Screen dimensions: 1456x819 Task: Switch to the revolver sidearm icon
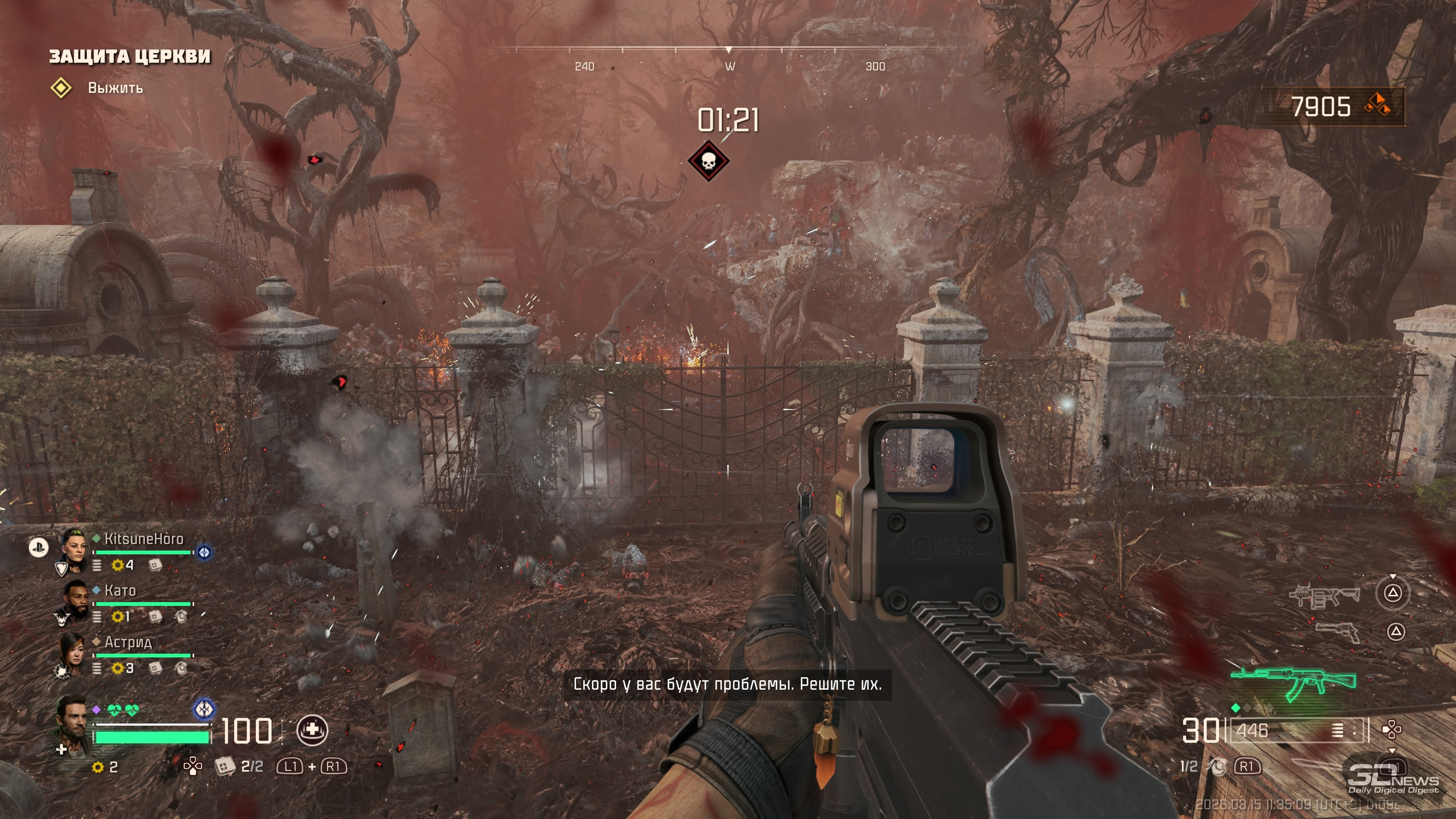click(x=1338, y=631)
